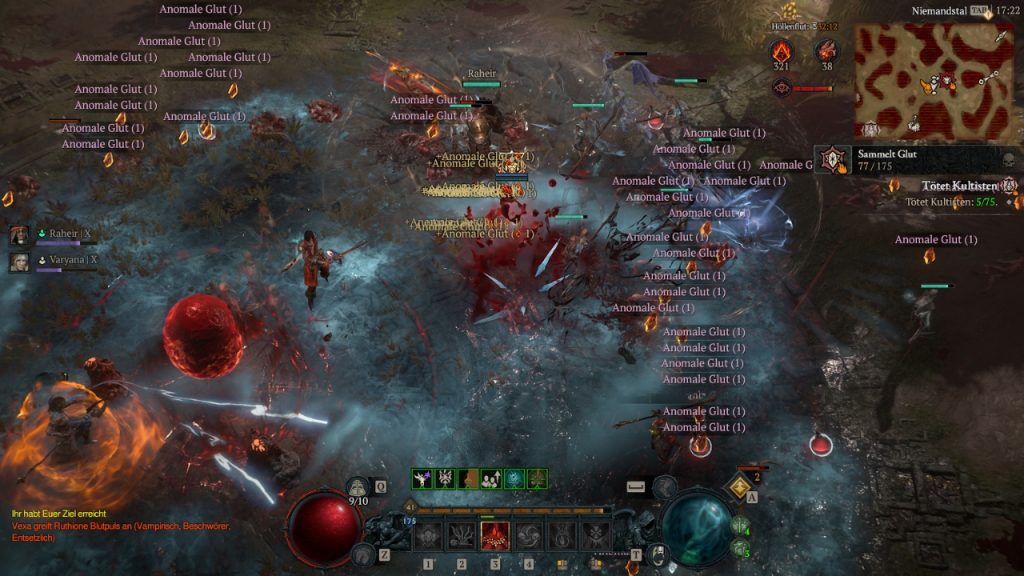1024x576 pixels.
Task: Select Raheir's party portrait
Action: (19, 234)
